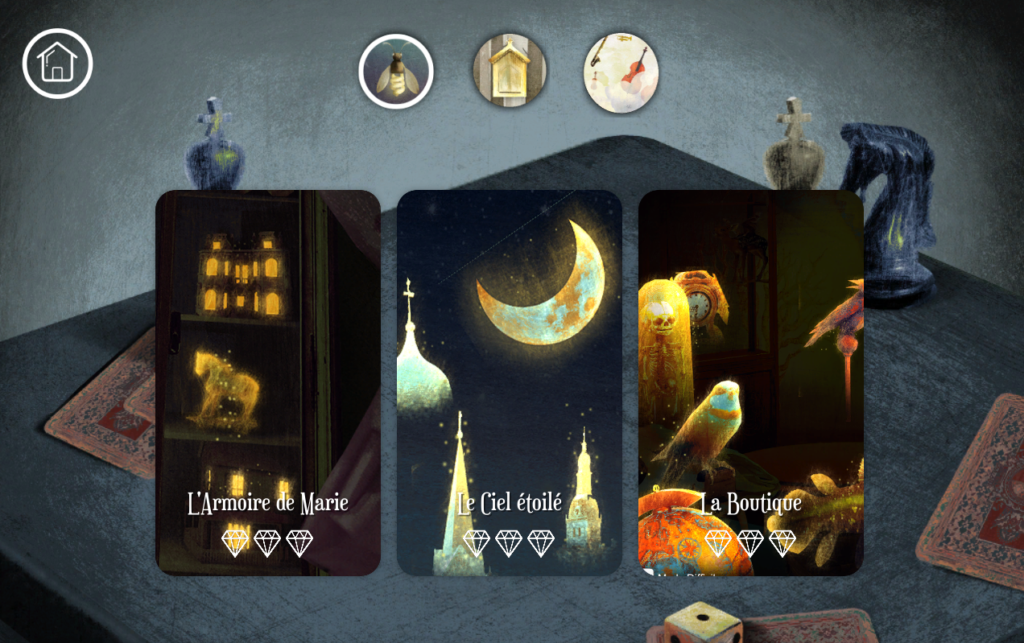Screen dimensions: 1024x643
Task: Switch to the lantern category circle
Action: coord(509,70)
